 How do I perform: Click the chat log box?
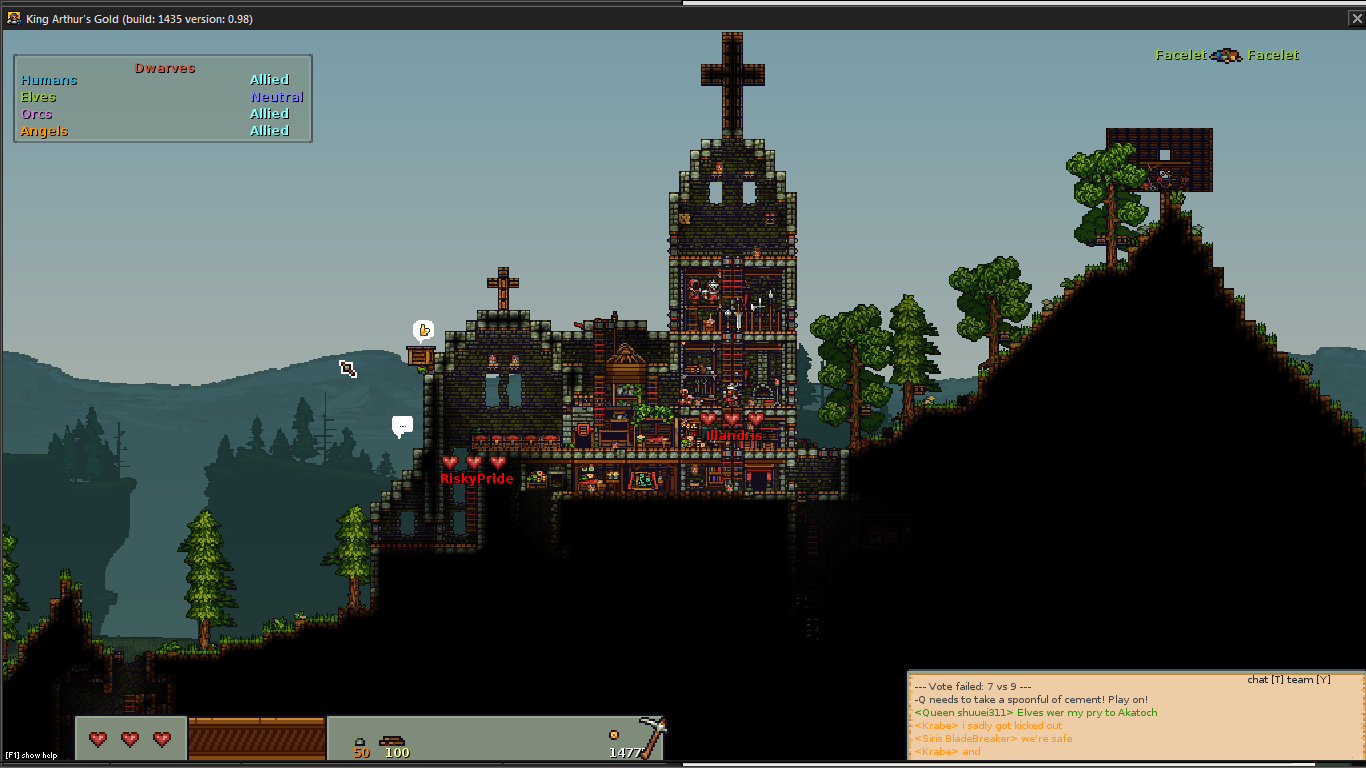click(1136, 719)
